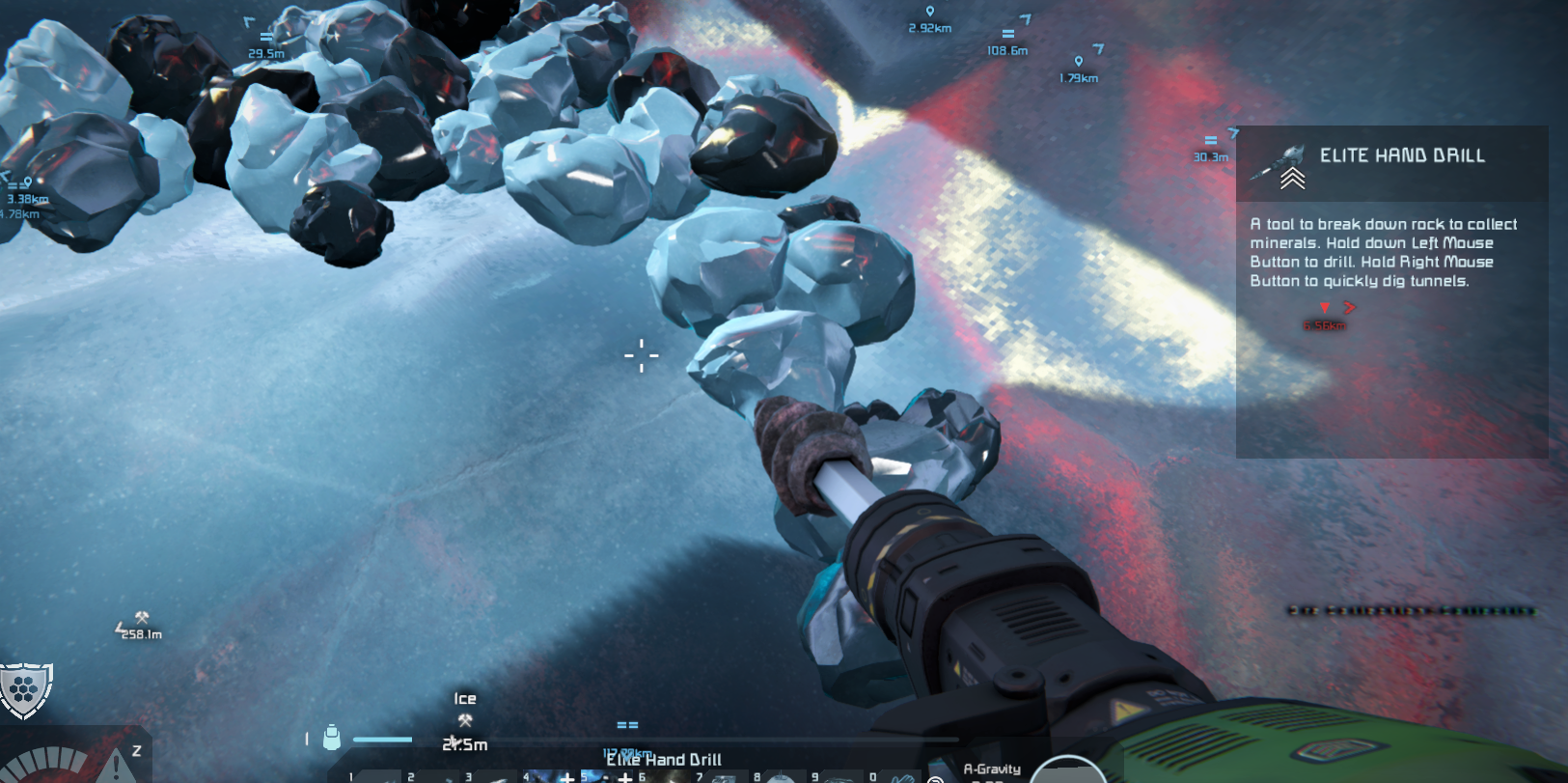This screenshot has width=1568, height=783.
Task: Click the shield icon with hexagons
Action: [25, 689]
